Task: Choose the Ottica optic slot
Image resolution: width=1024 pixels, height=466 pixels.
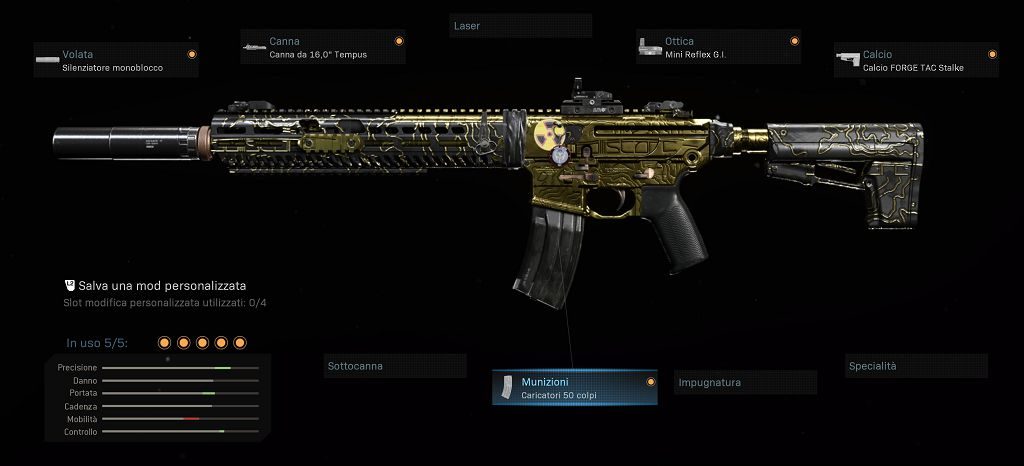Action: (718, 47)
